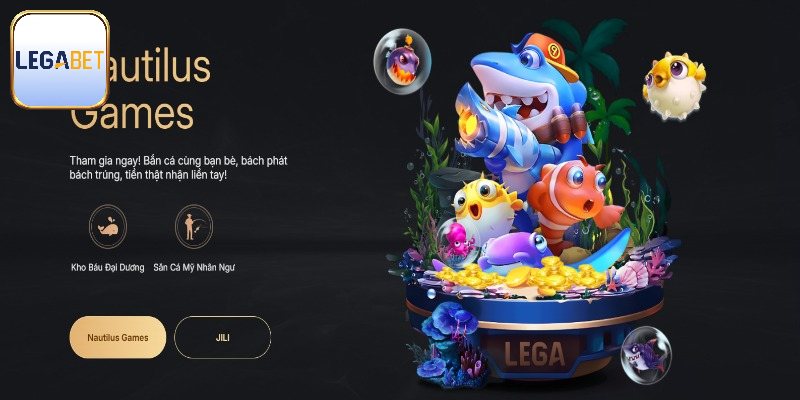Choose the Săn Cá Mỹ Nhân Ngư fisherman icon

point(193,228)
